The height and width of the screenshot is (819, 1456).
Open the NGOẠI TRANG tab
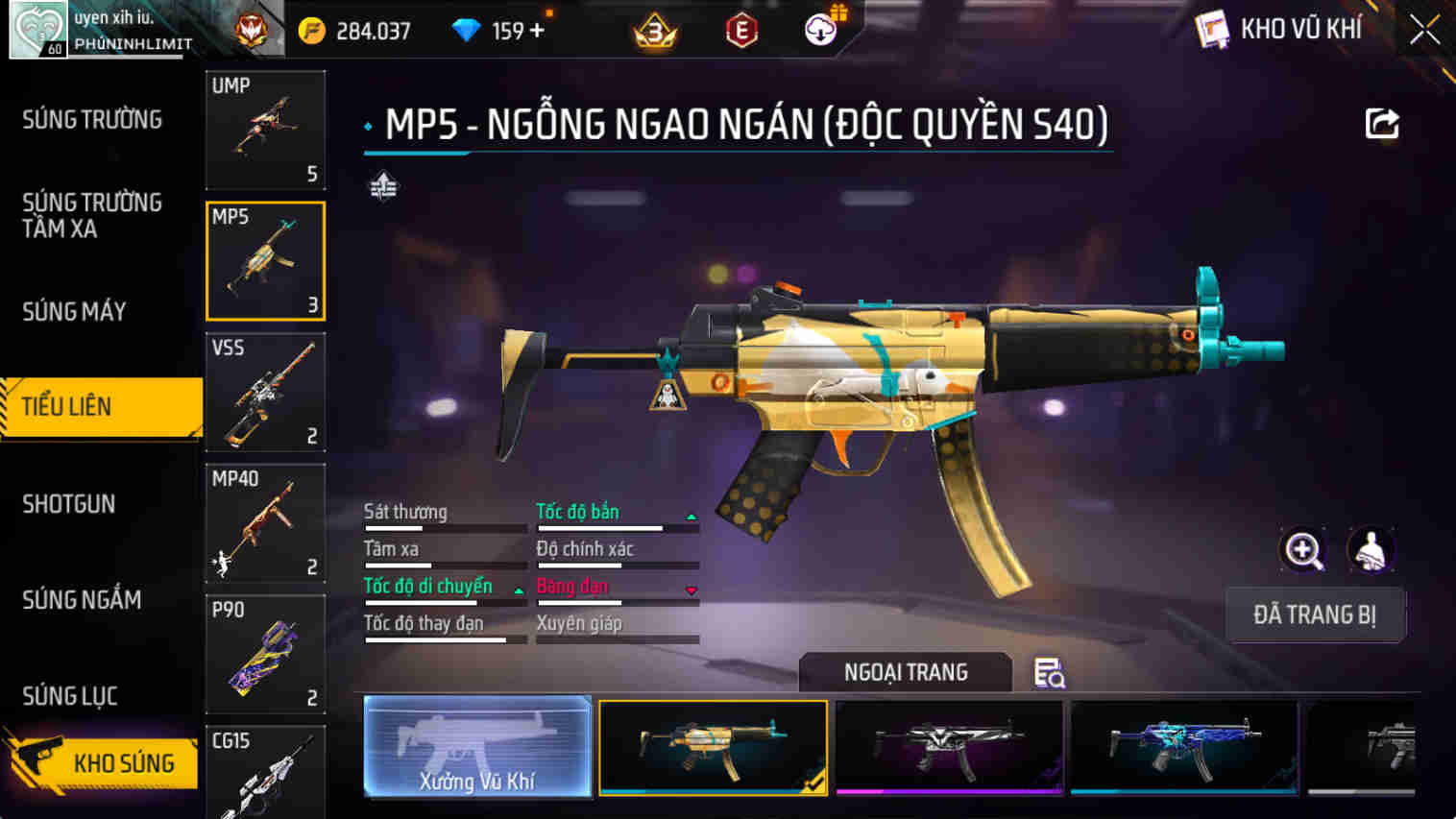coord(904,672)
